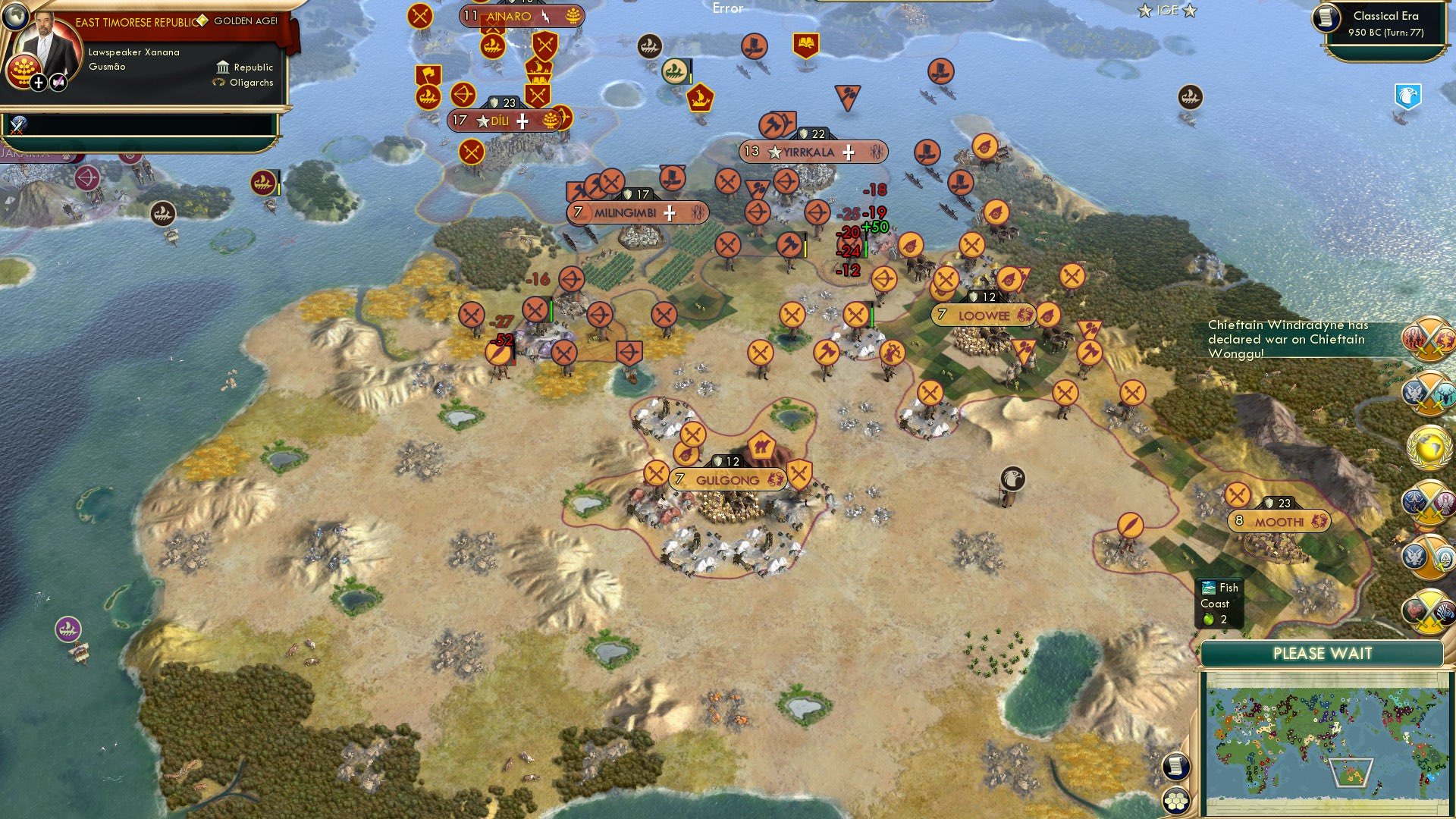Click the war medallion showing eagle and deer emblems
1456x819 pixels.
[x=1429, y=392]
